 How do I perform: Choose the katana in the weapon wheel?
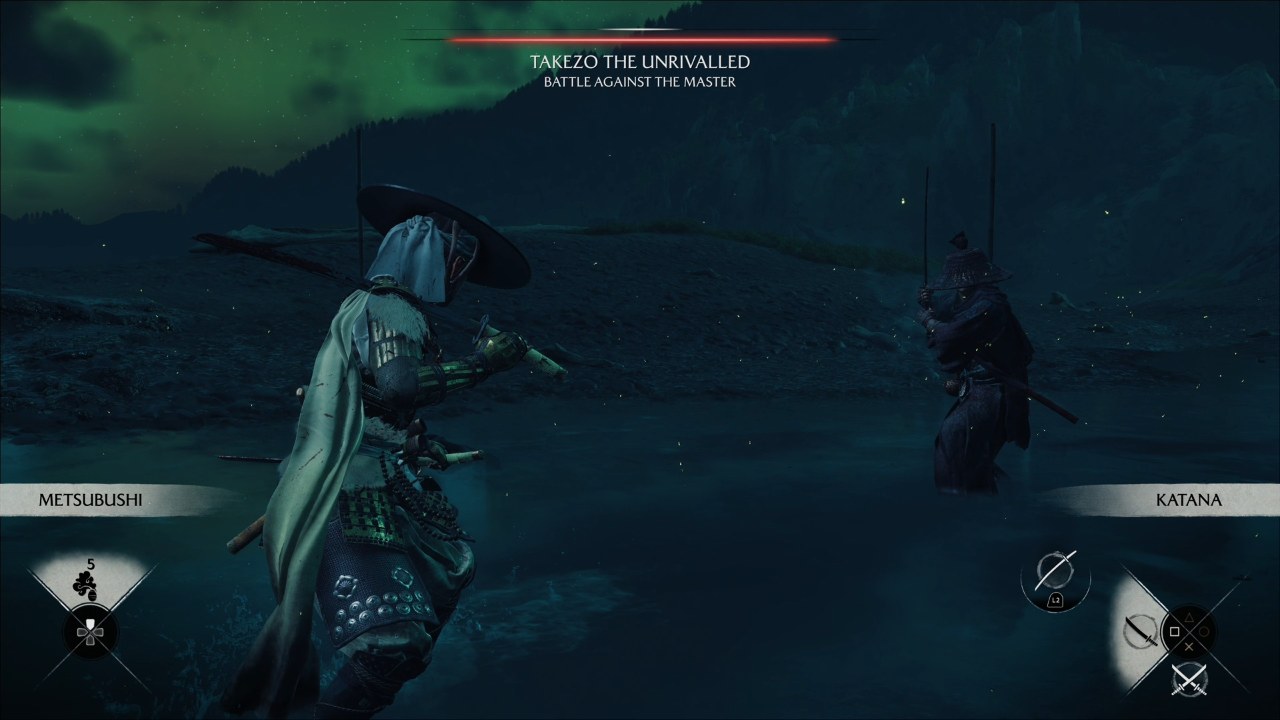(x=1140, y=631)
